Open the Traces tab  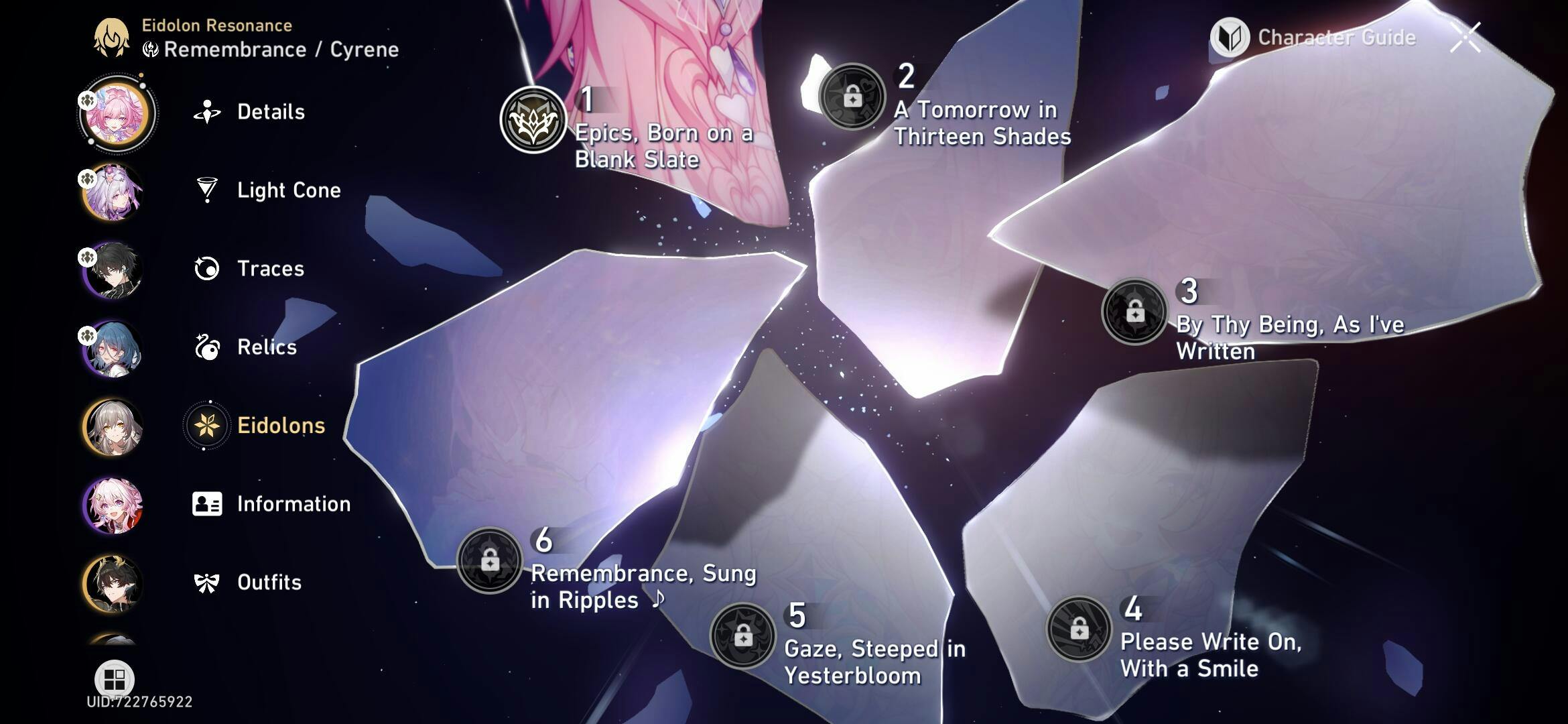point(270,269)
